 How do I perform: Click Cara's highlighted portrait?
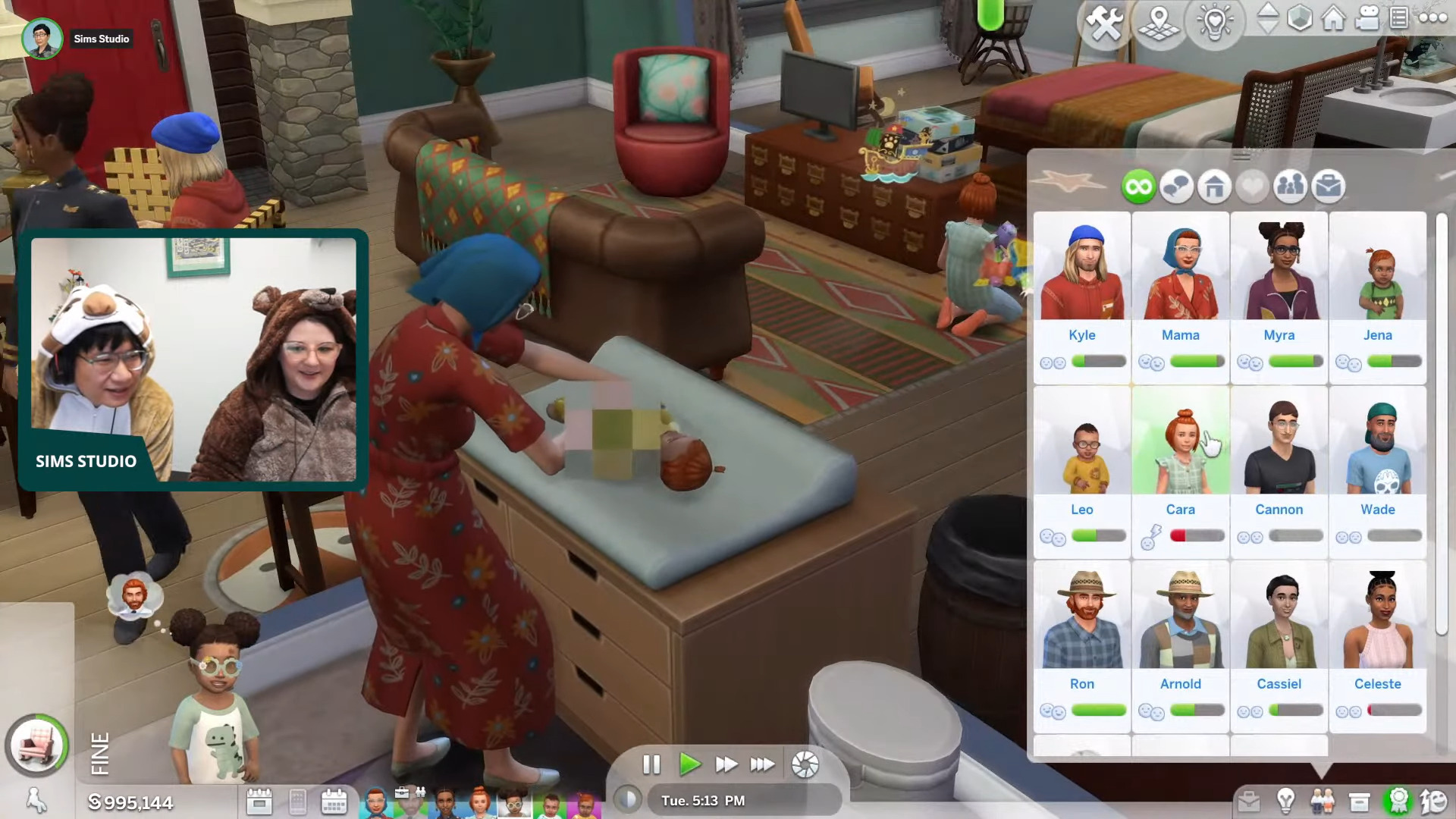point(1181,447)
